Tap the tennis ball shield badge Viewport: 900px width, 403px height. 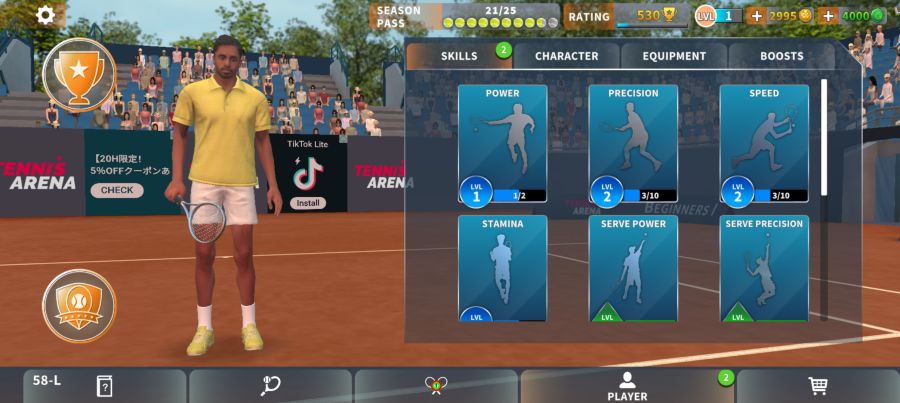tap(79, 305)
